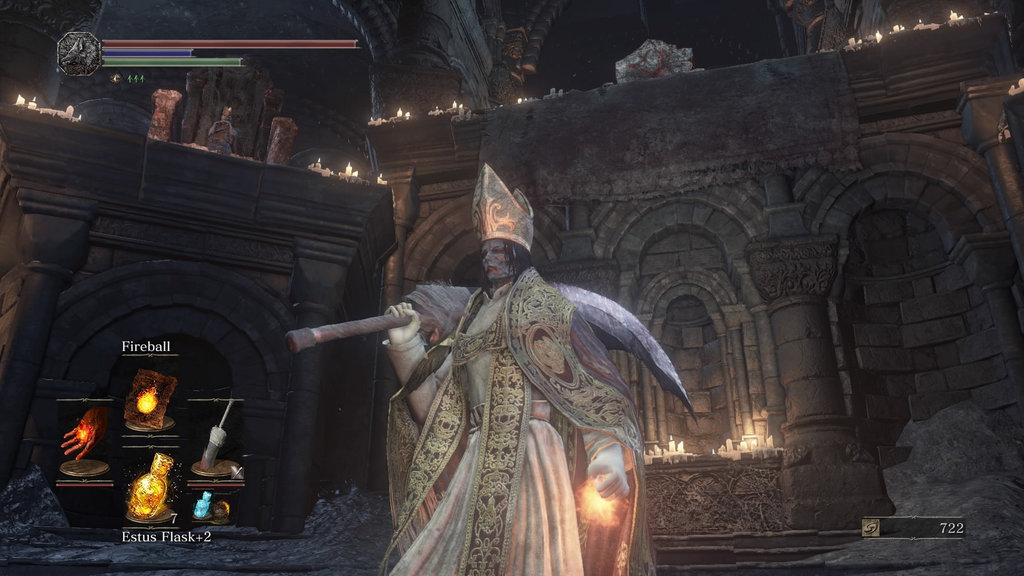Click the wolf covenant emblem
The width and height of the screenshot is (1024, 576).
click(x=80, y=53)
